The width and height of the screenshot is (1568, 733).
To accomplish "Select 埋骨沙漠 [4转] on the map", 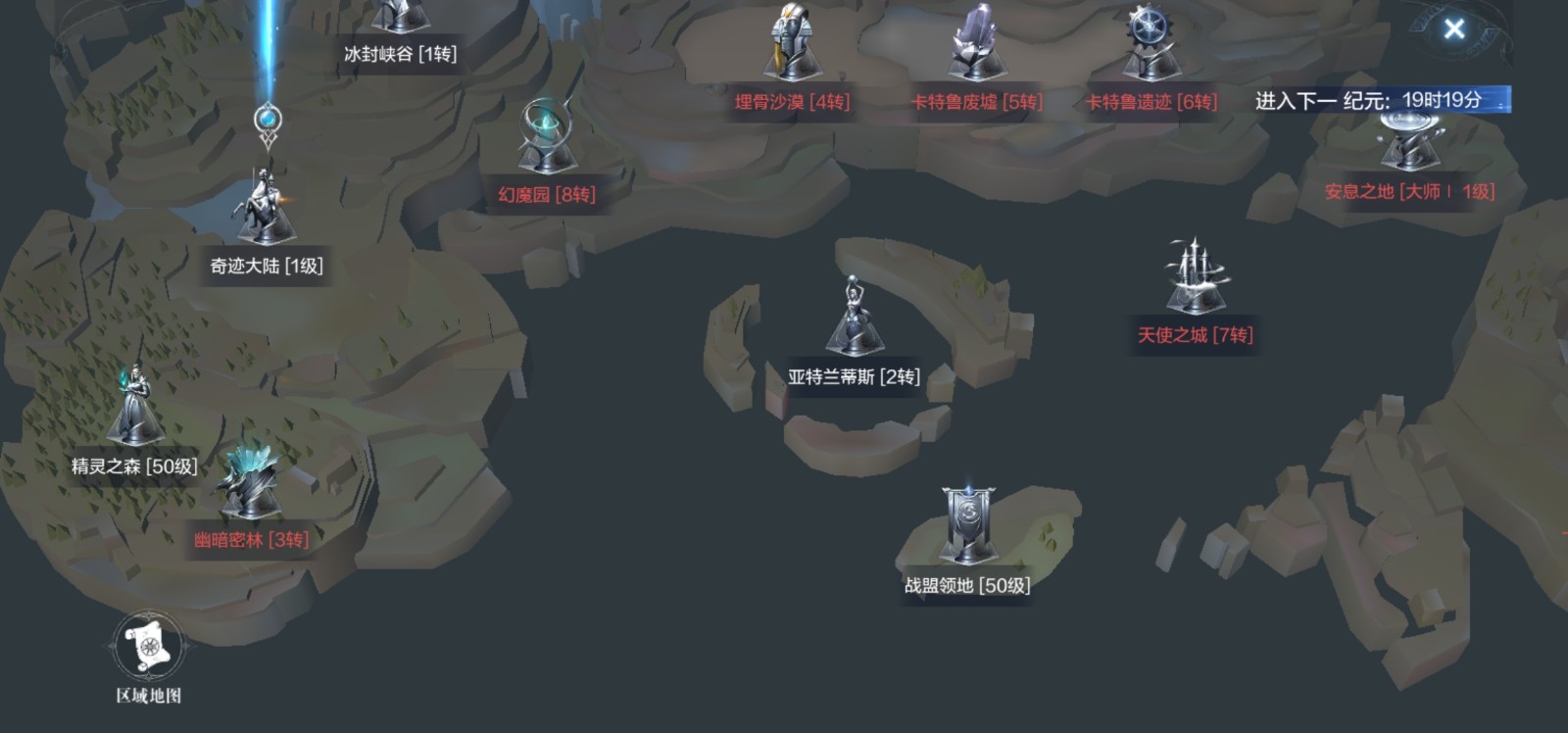I will point(792,47).
